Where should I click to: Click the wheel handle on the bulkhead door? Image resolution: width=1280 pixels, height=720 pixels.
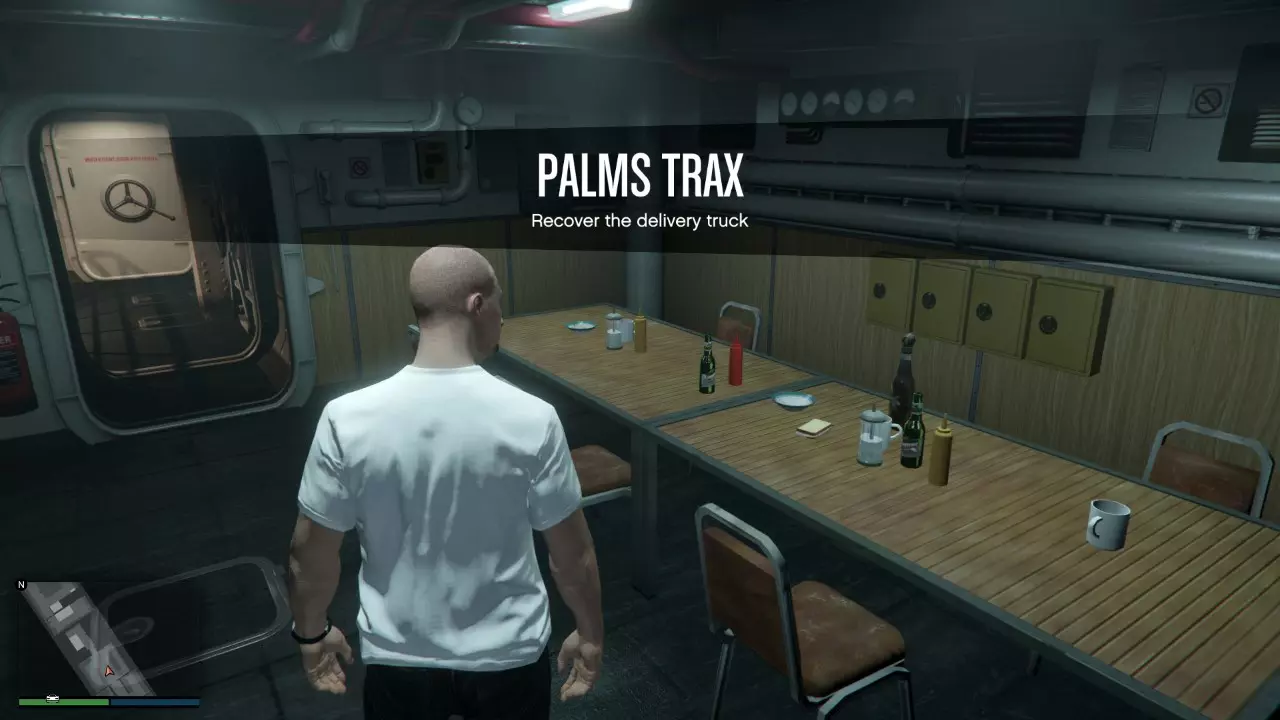pos(126,200)
